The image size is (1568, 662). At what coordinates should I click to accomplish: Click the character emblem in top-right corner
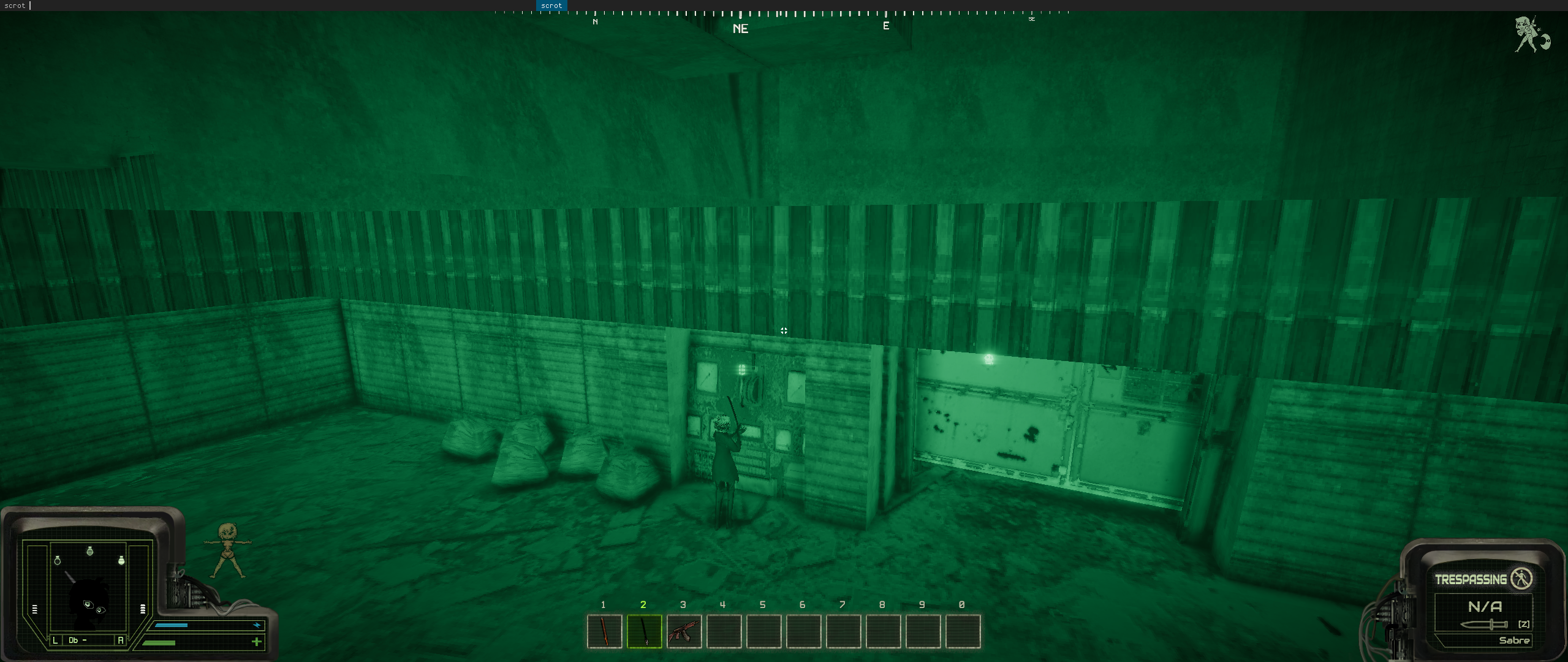(x=1531, y=35)
